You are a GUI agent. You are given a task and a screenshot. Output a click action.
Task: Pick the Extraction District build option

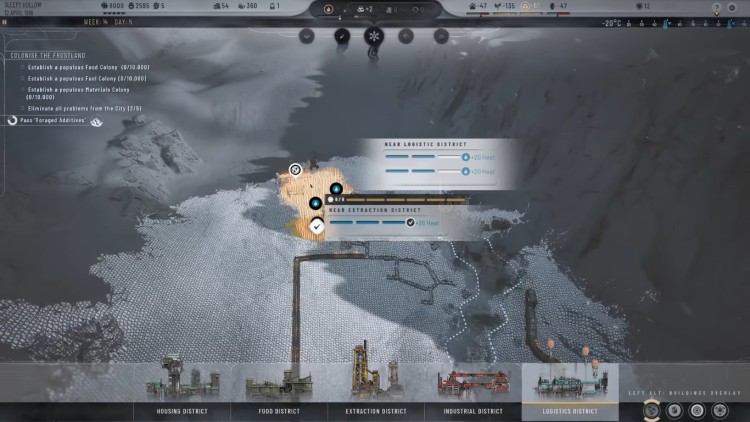click(376, 411)
